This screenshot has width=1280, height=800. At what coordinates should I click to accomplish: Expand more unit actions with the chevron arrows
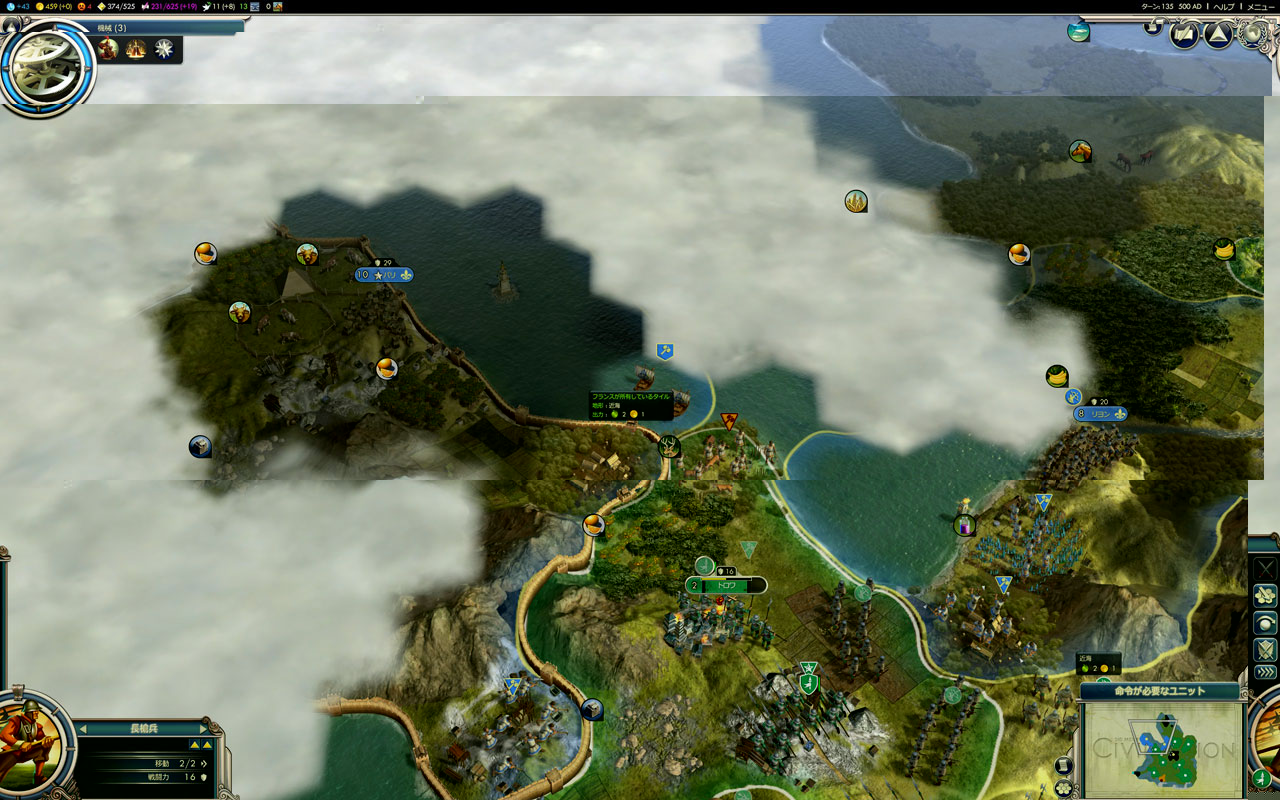click(x=1265, y=671)
